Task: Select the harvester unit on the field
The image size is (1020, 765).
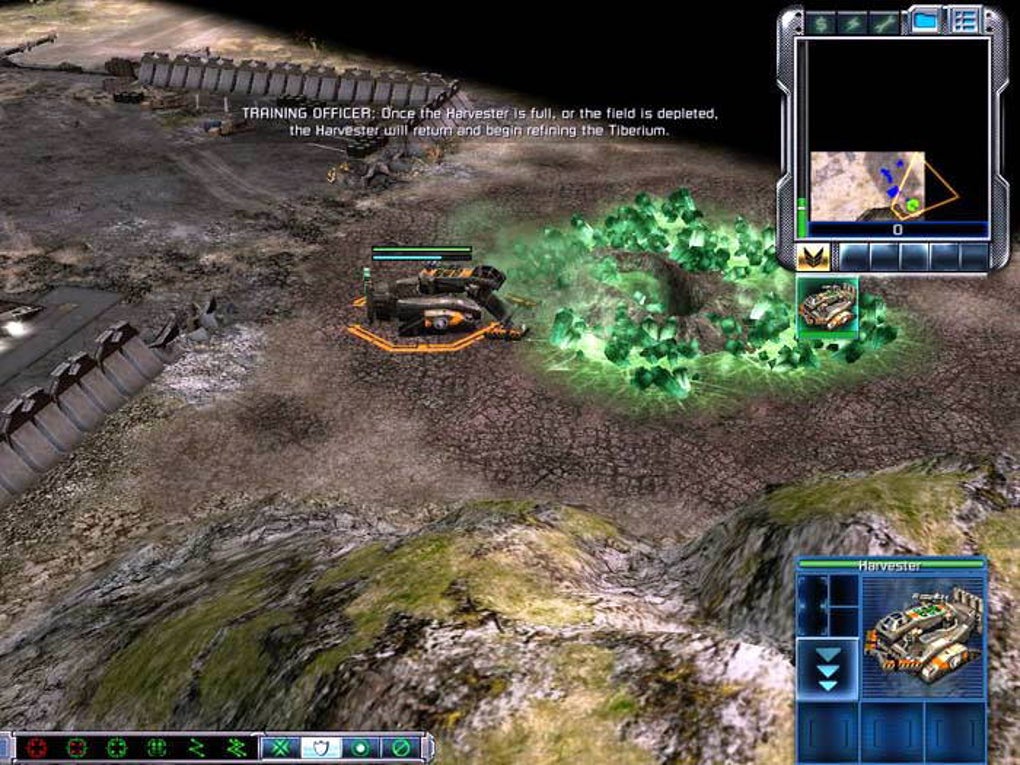Action: click(x=440, y=300)
